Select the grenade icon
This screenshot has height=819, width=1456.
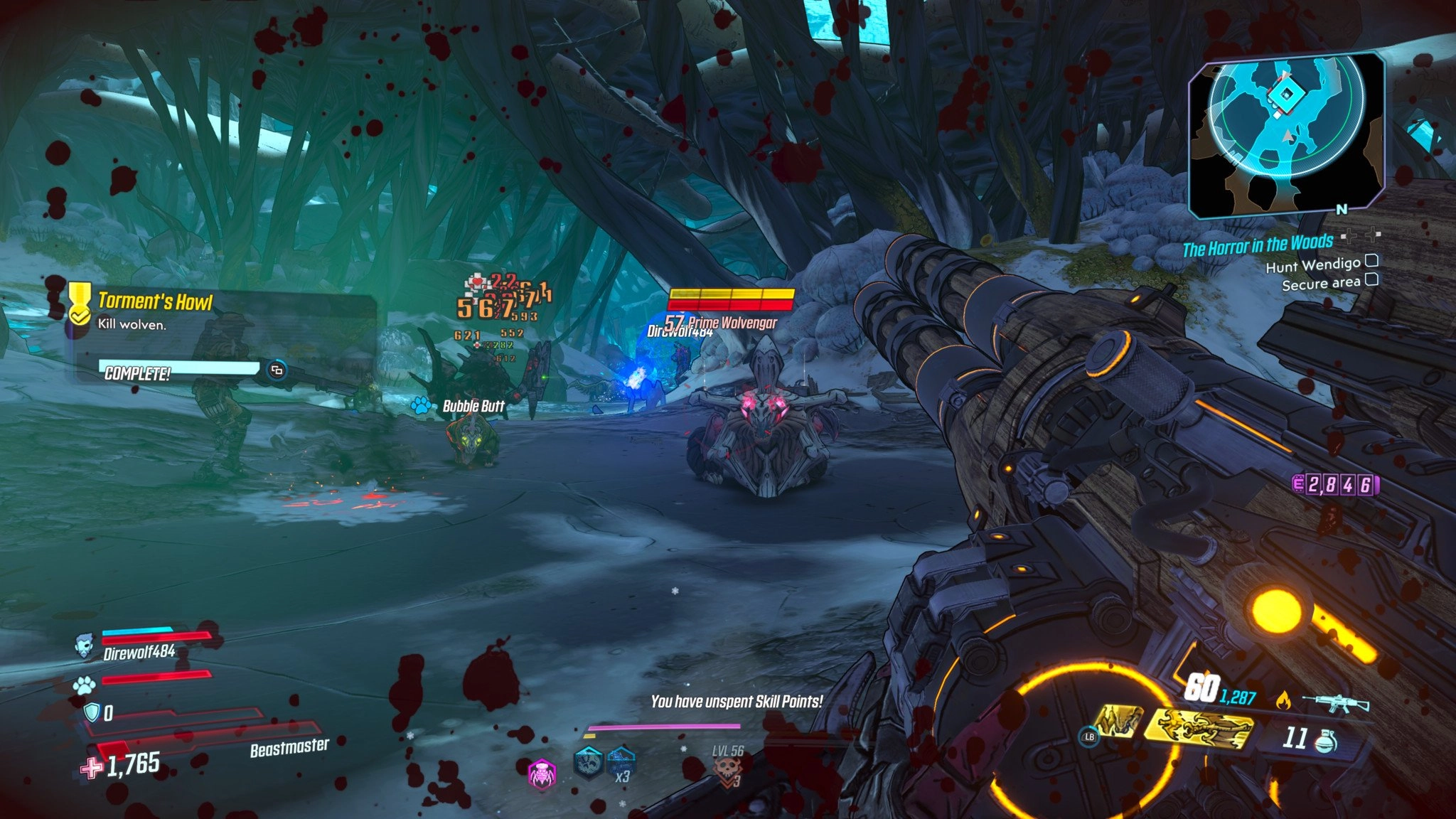[1323, 740]
